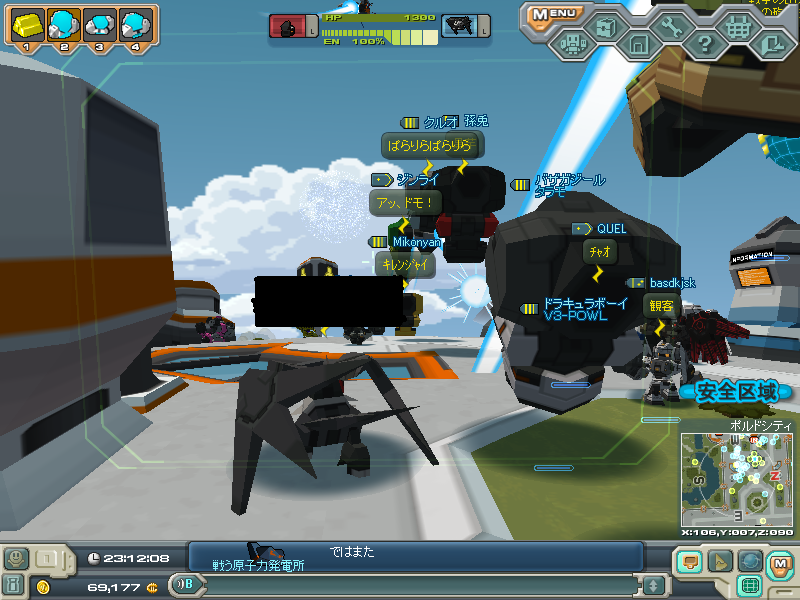This screenshot has height=600, width=800.
Task: Click the chat log up-down arrow button
Action: 653,585
